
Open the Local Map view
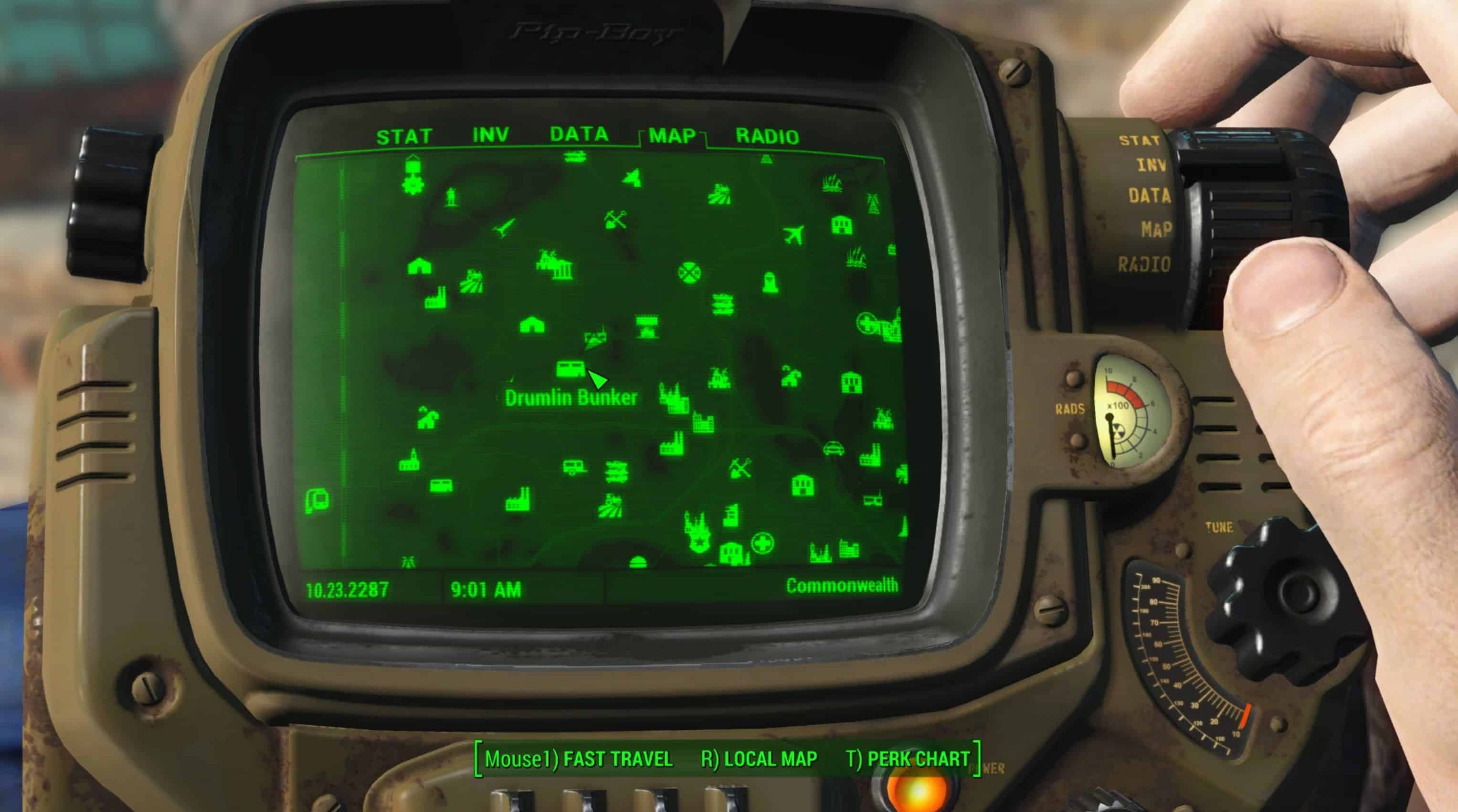(759, 759)
